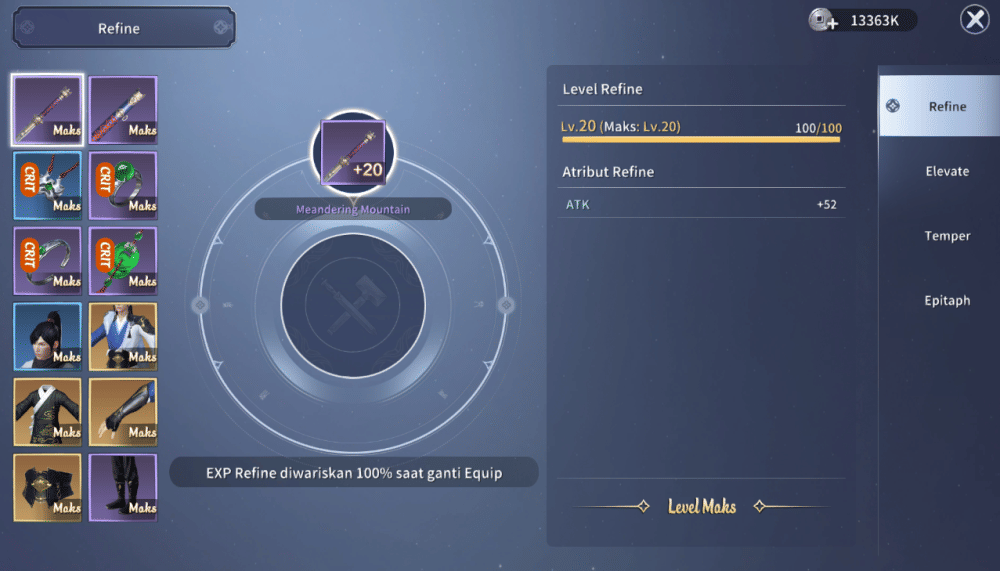Open the Temper tab
Screen dimensions: 1000x571
(x=946, y=236)
